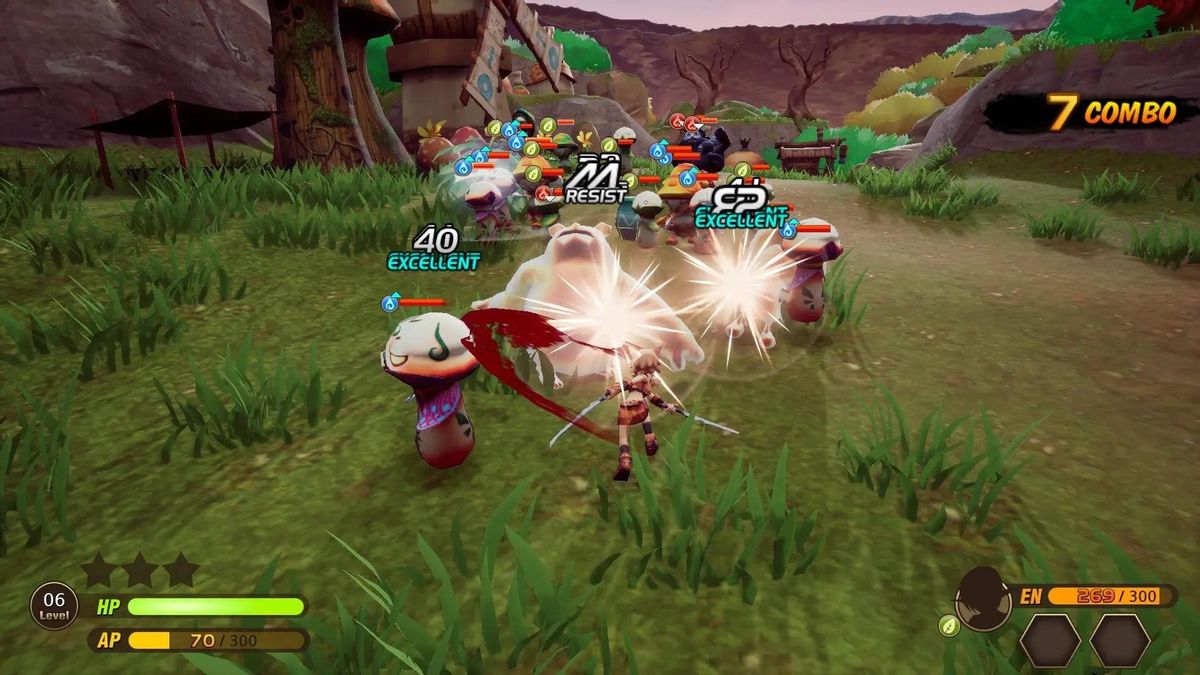The height and width of the screenshot is (675, 1200).
Task: Click the Level 06 badge
Action: (55, 606)
